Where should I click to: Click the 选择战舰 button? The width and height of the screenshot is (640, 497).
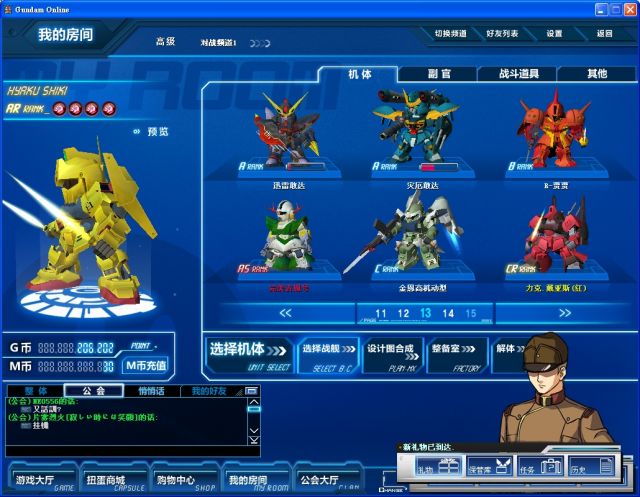[326, 352]
